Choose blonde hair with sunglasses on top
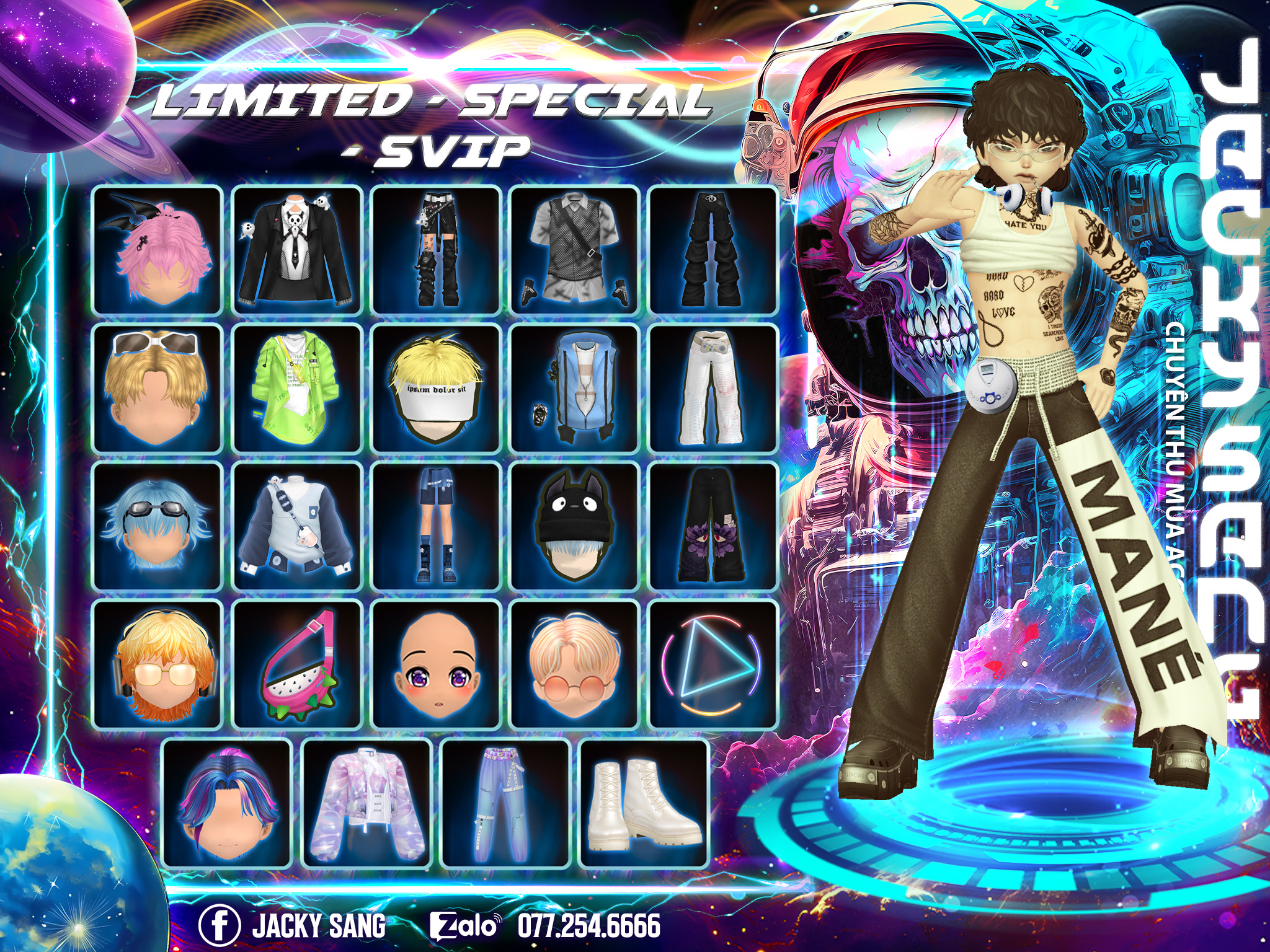 pyautogui.click(x=157, y=388)
